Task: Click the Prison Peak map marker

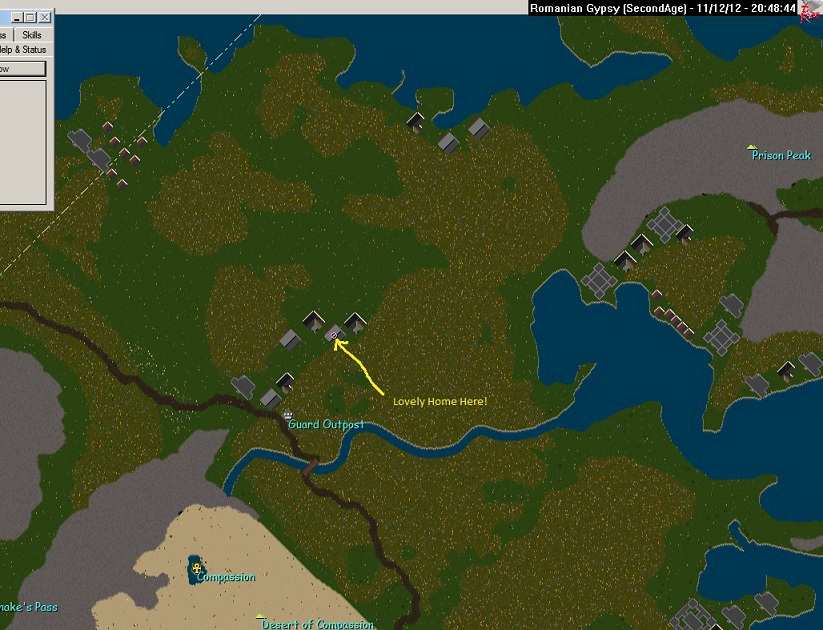Action: point(752,147)
